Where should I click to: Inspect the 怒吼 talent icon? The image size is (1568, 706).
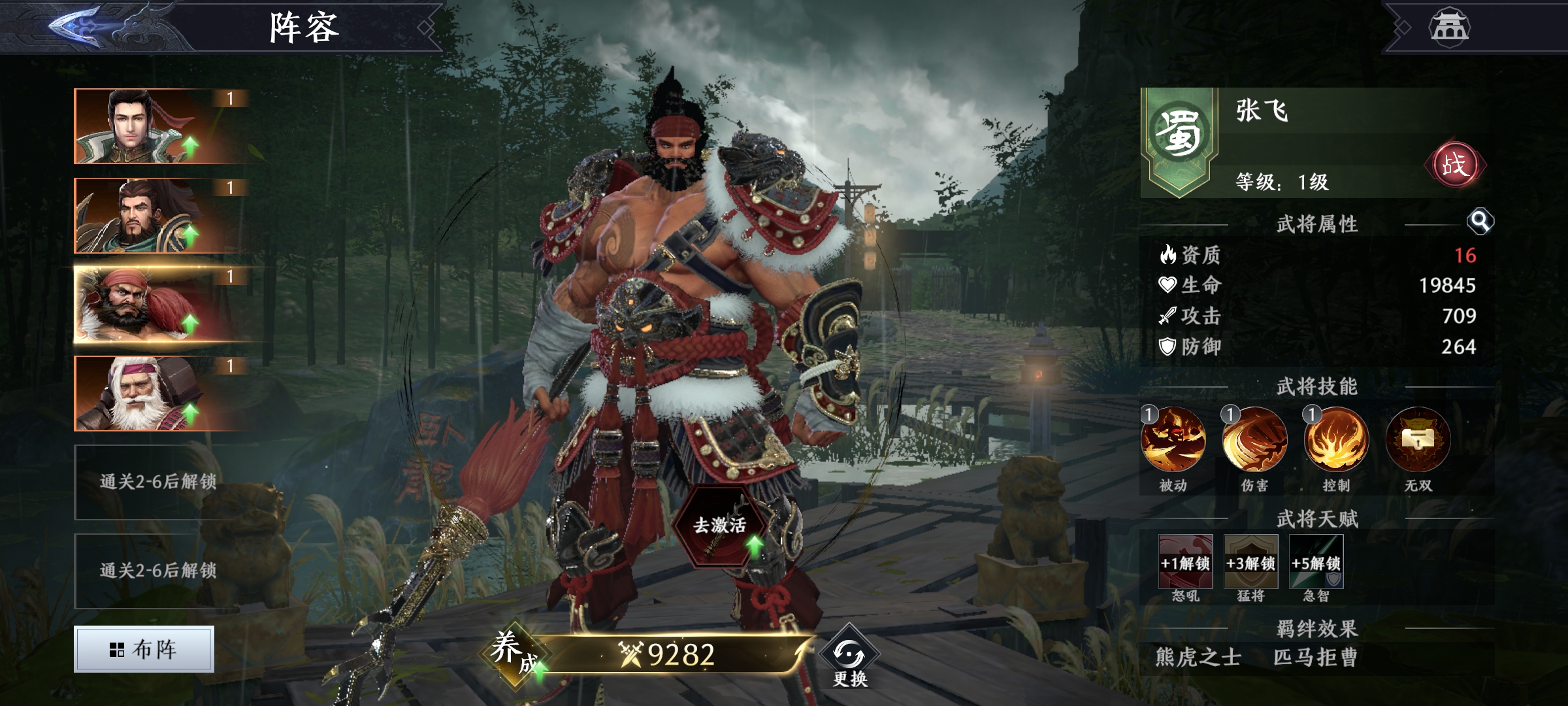point(1185,562)
